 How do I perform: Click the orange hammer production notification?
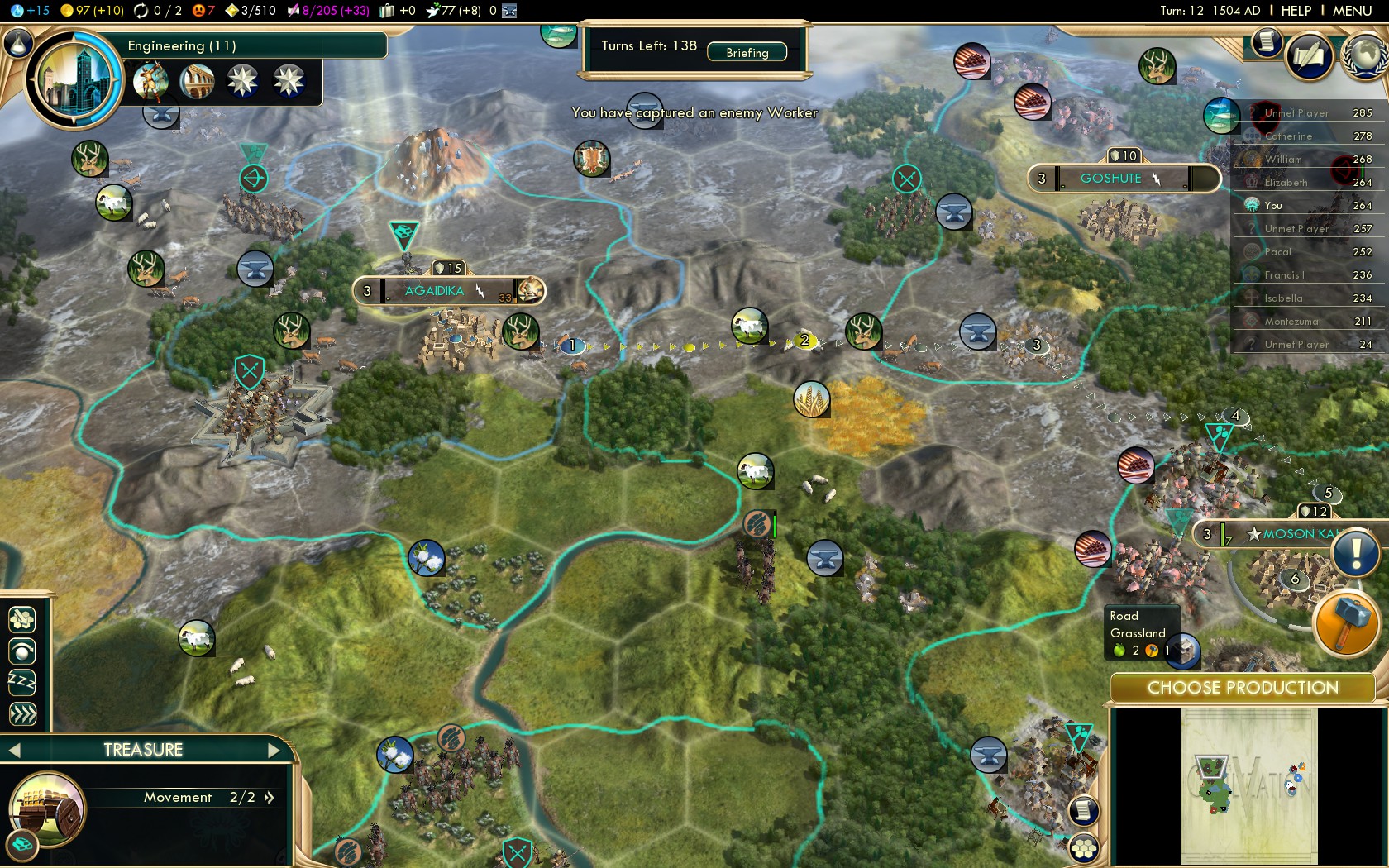tap(1345, 622)
